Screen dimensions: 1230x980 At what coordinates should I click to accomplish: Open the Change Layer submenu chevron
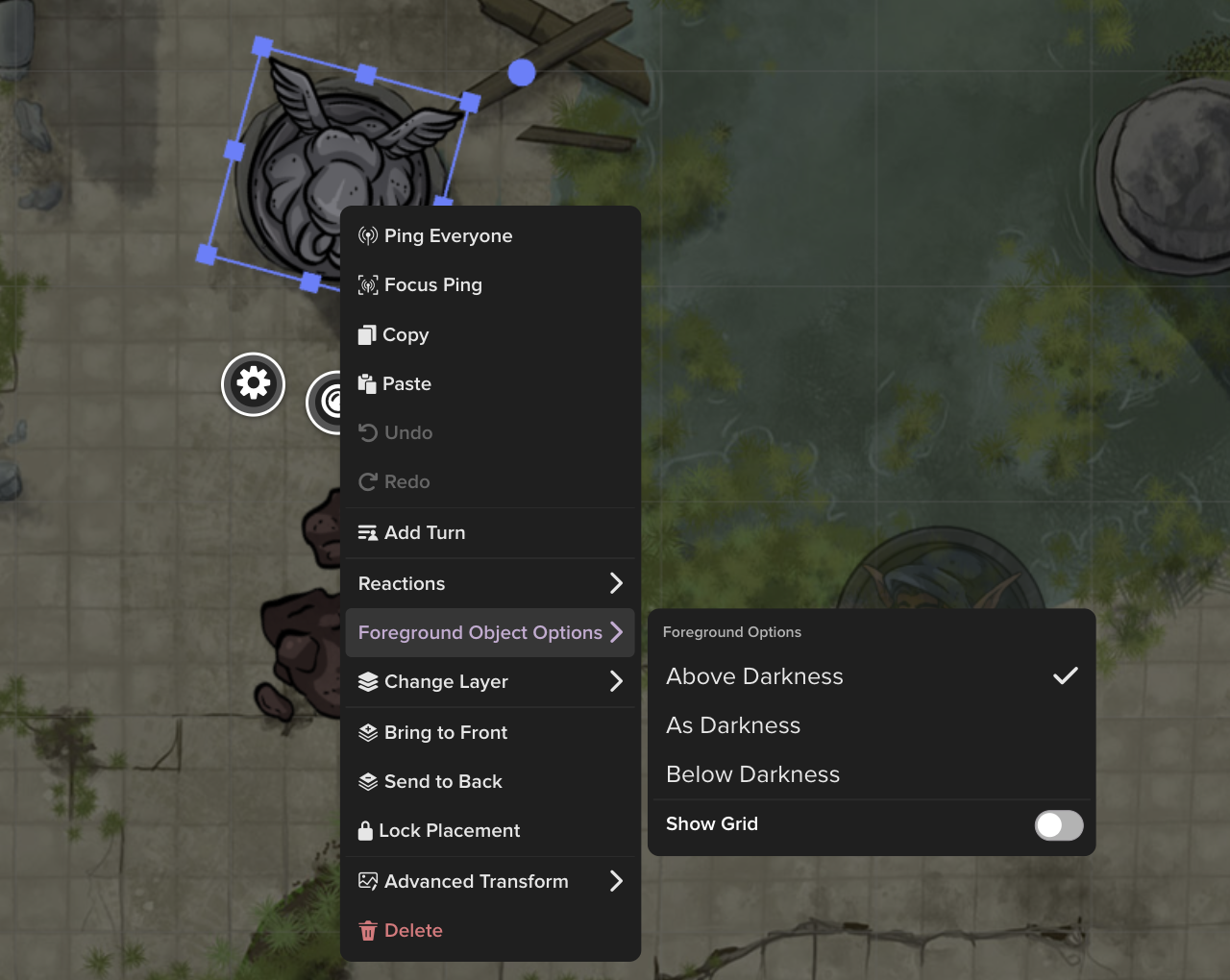(x=618, y=682)
